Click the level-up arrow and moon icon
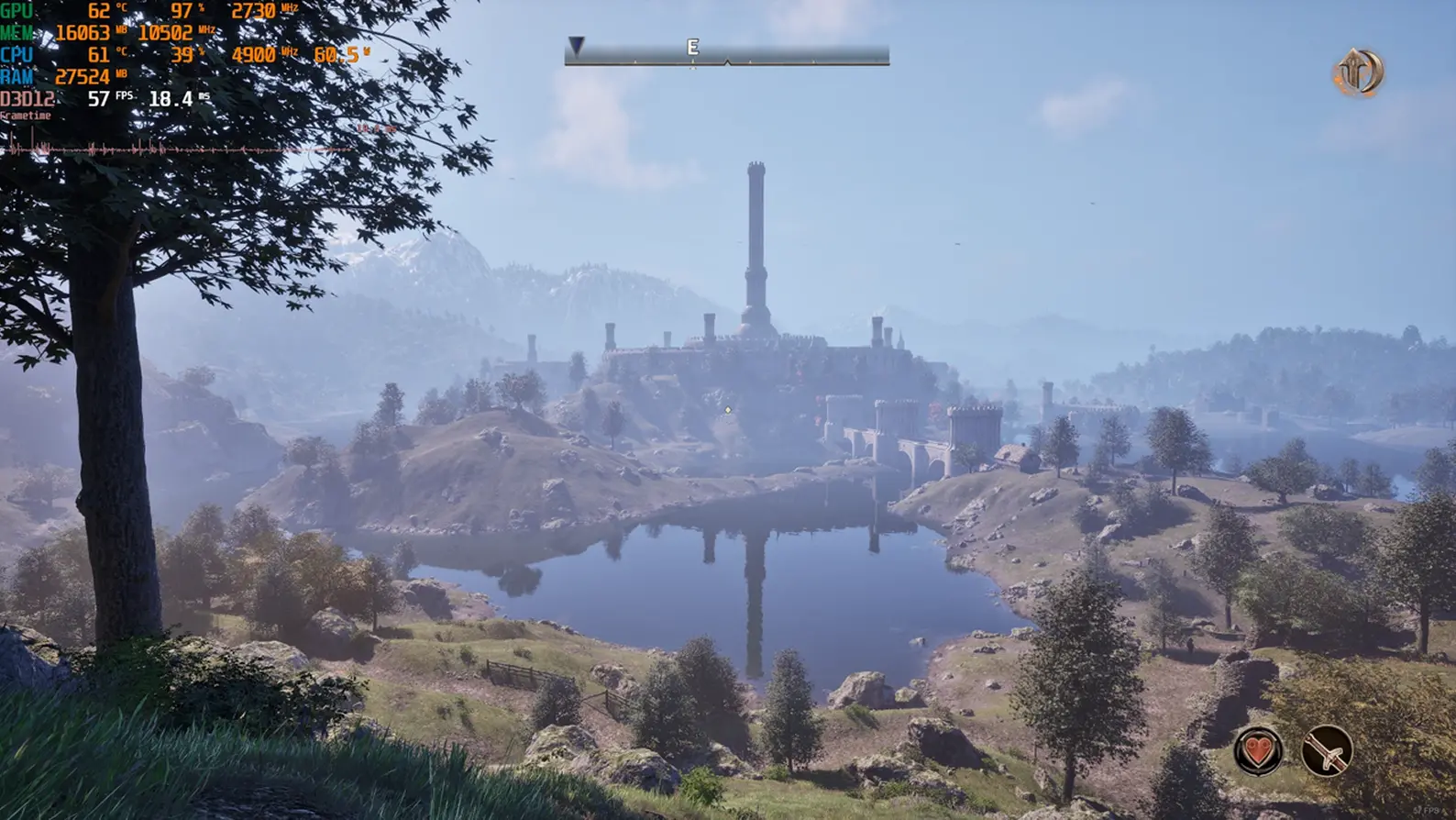The width and height of the screenshot is (1456, 820). (1358, 73)
